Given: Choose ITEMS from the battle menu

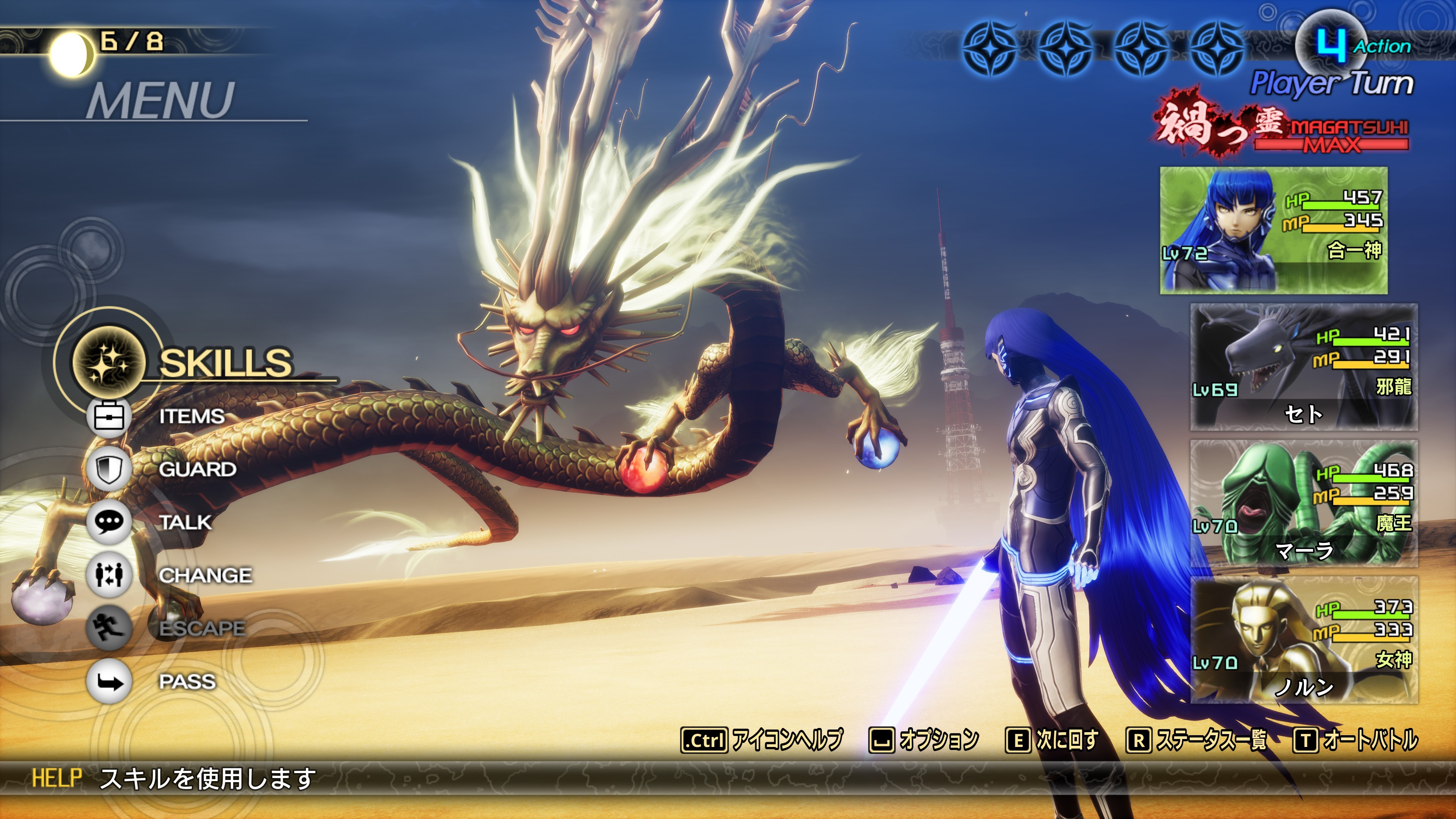Looking at the screenshot, I should pyautogui.click(x=191, y=417).
